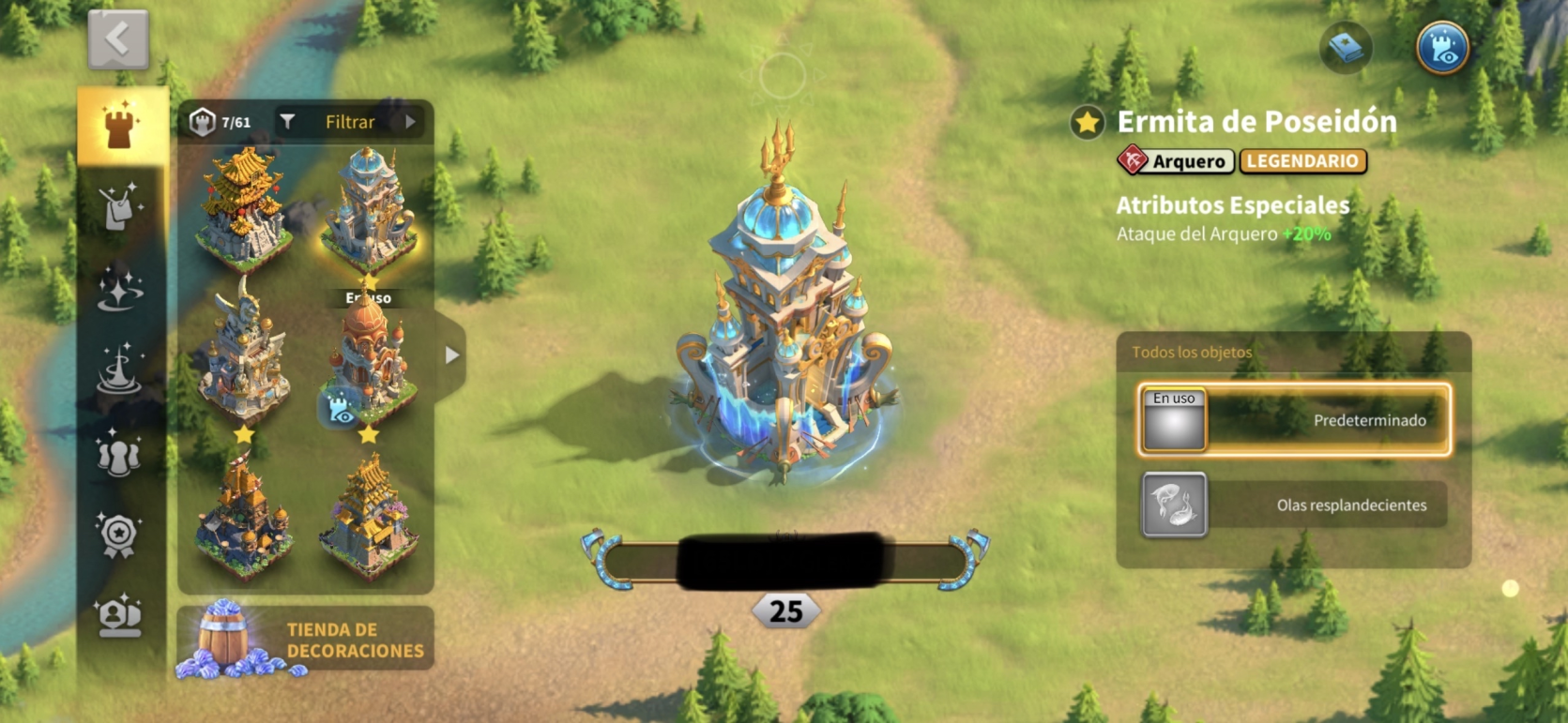Select the Predeterminado effect option

pos(1294,420)
